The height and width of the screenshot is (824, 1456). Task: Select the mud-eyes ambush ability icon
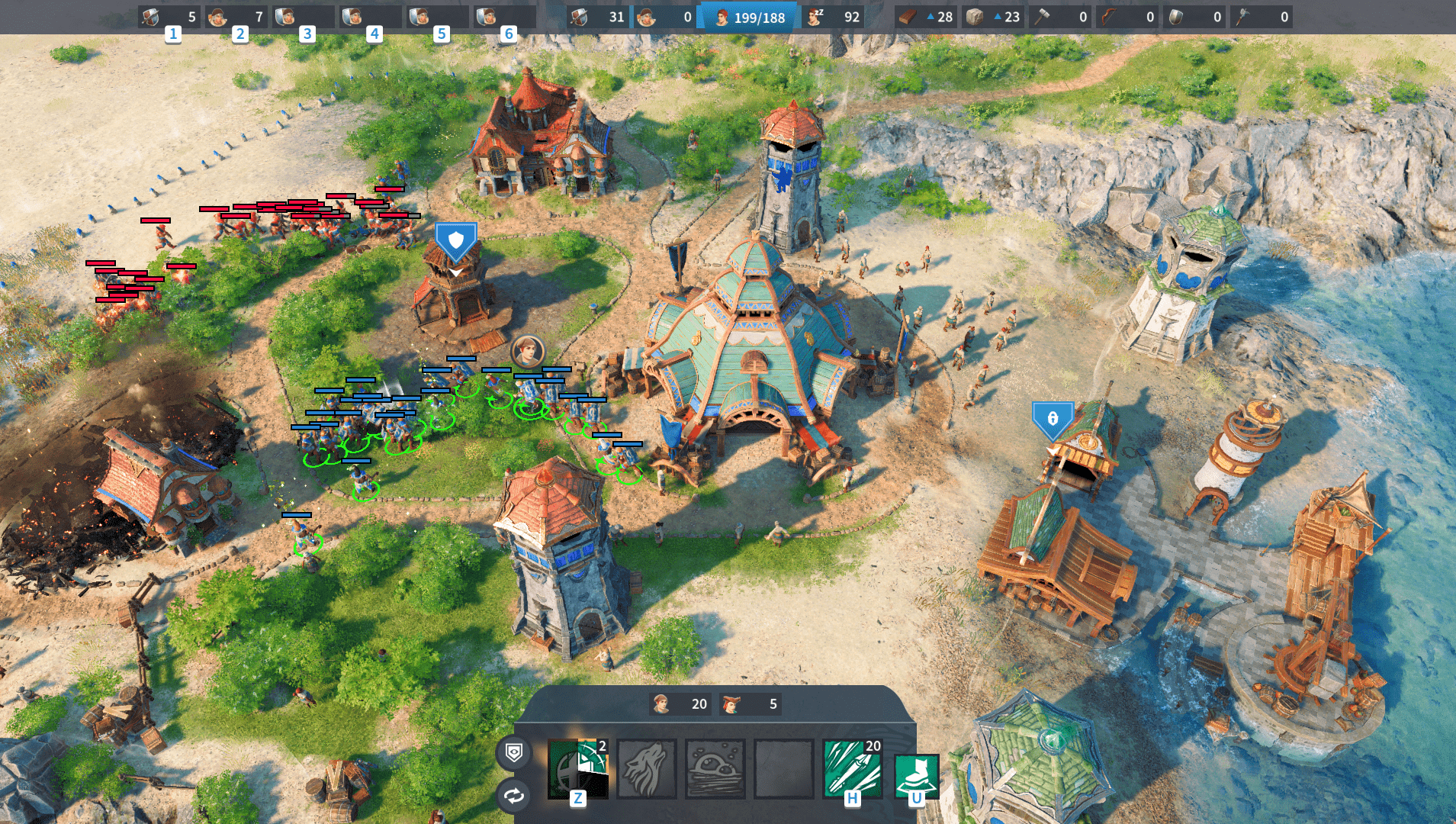pyautogui.click(x=715, y=768)
